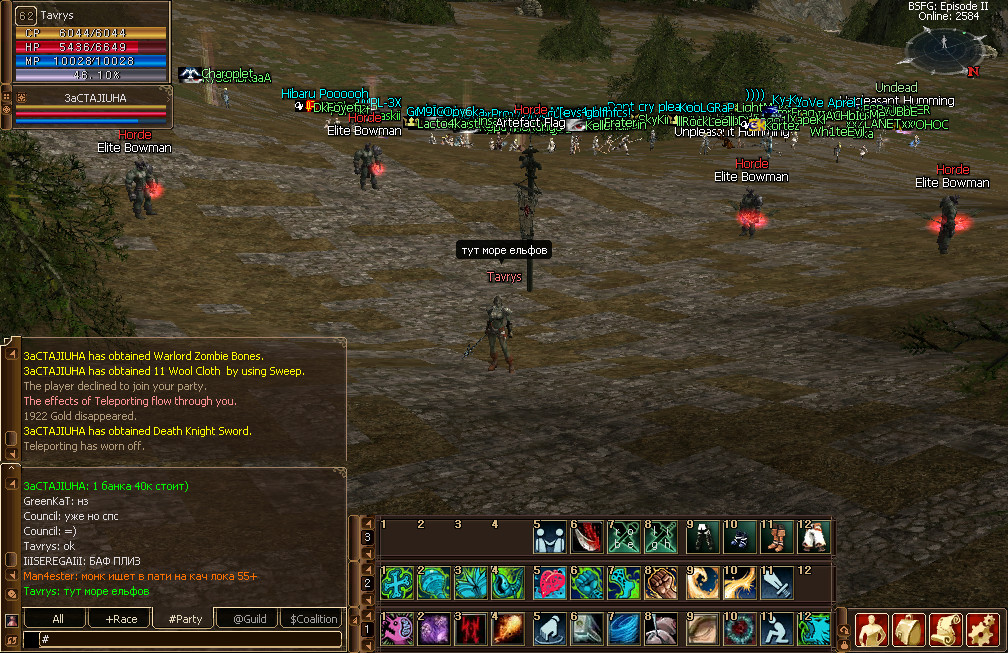Screen dimensions: 1008x653
Task: Equip the brown boots item slot
Action: pos(775,538)
